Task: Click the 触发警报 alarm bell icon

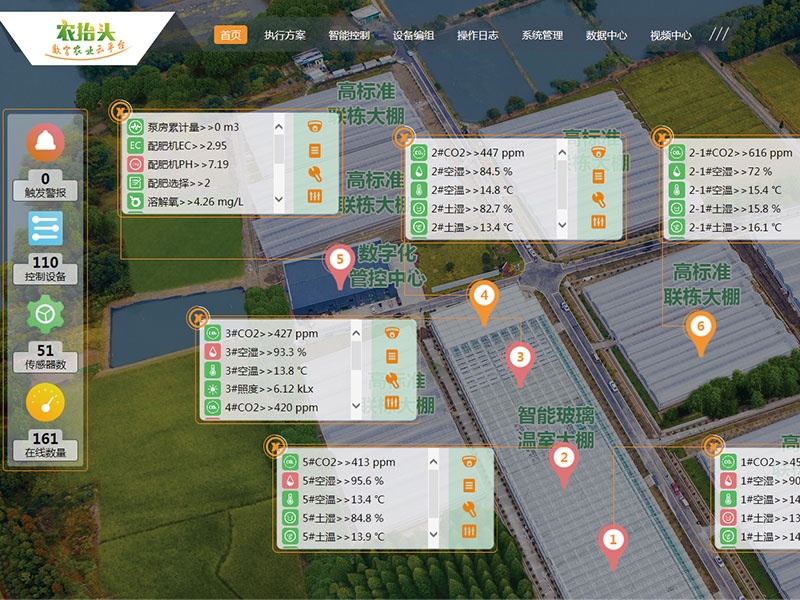Action: pyautogui.click(x=45, y=143)
